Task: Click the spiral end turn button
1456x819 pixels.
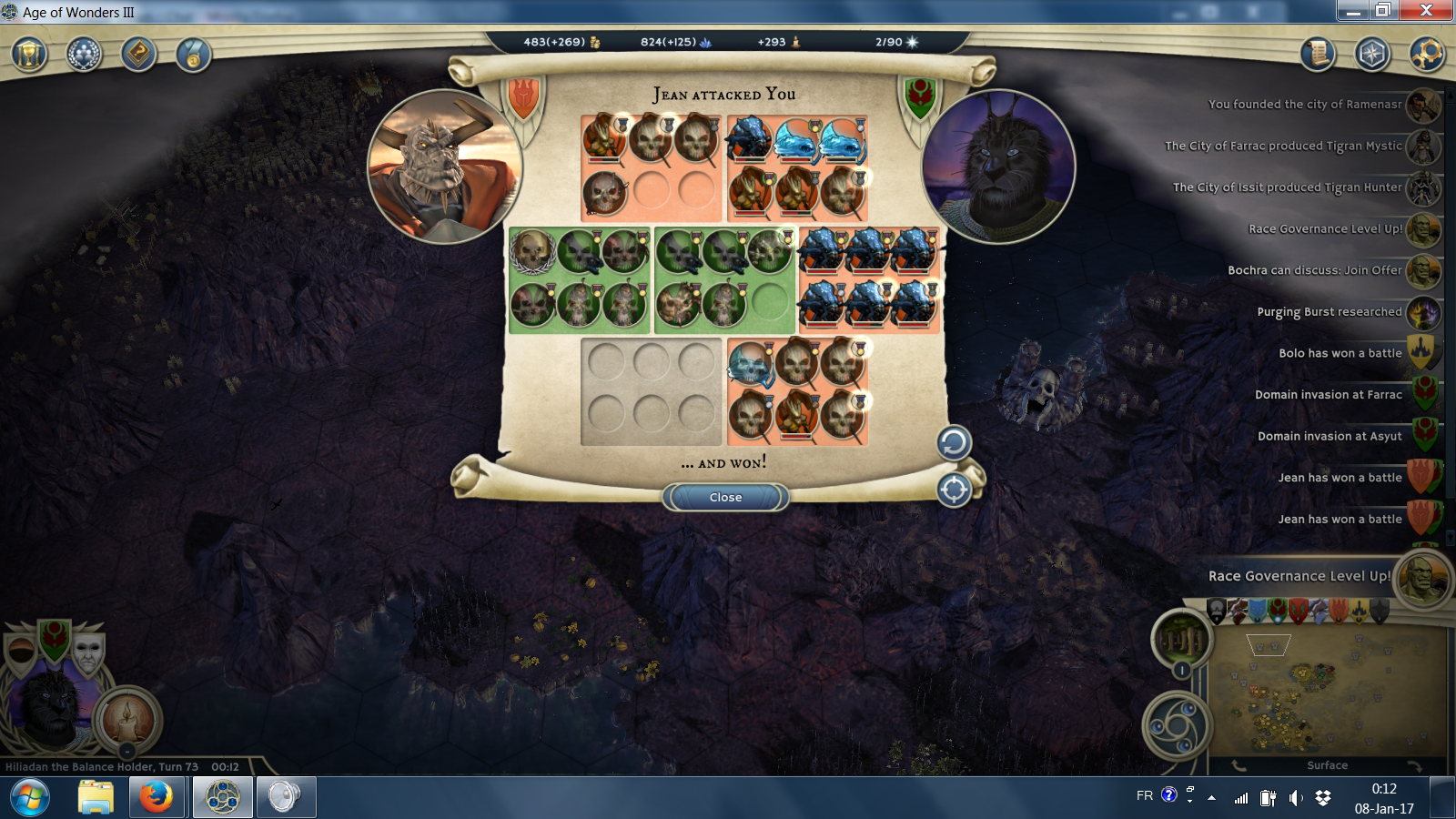Action: (1177, 726)
